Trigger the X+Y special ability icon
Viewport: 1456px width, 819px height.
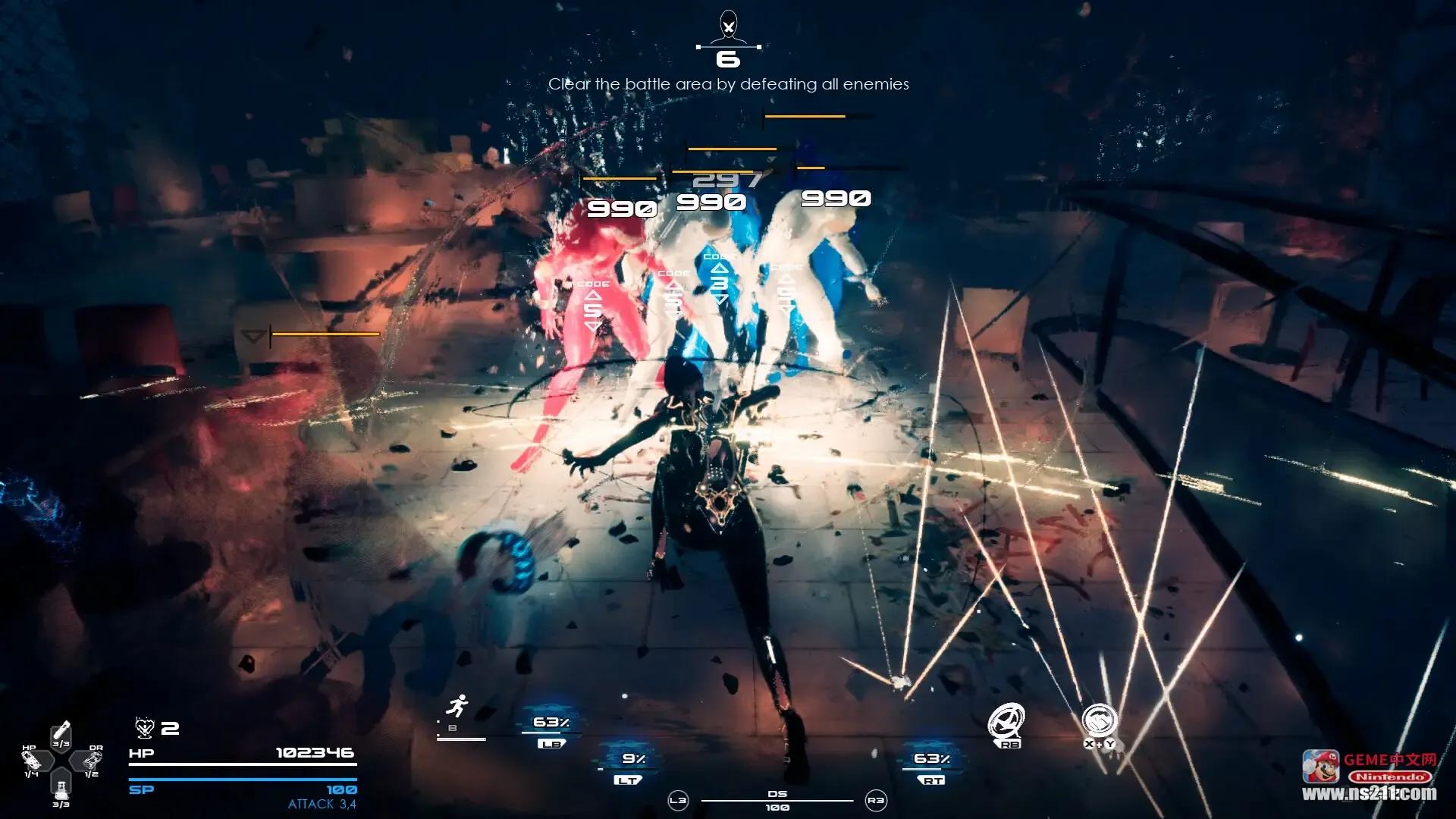click(x=1099, y=721)
